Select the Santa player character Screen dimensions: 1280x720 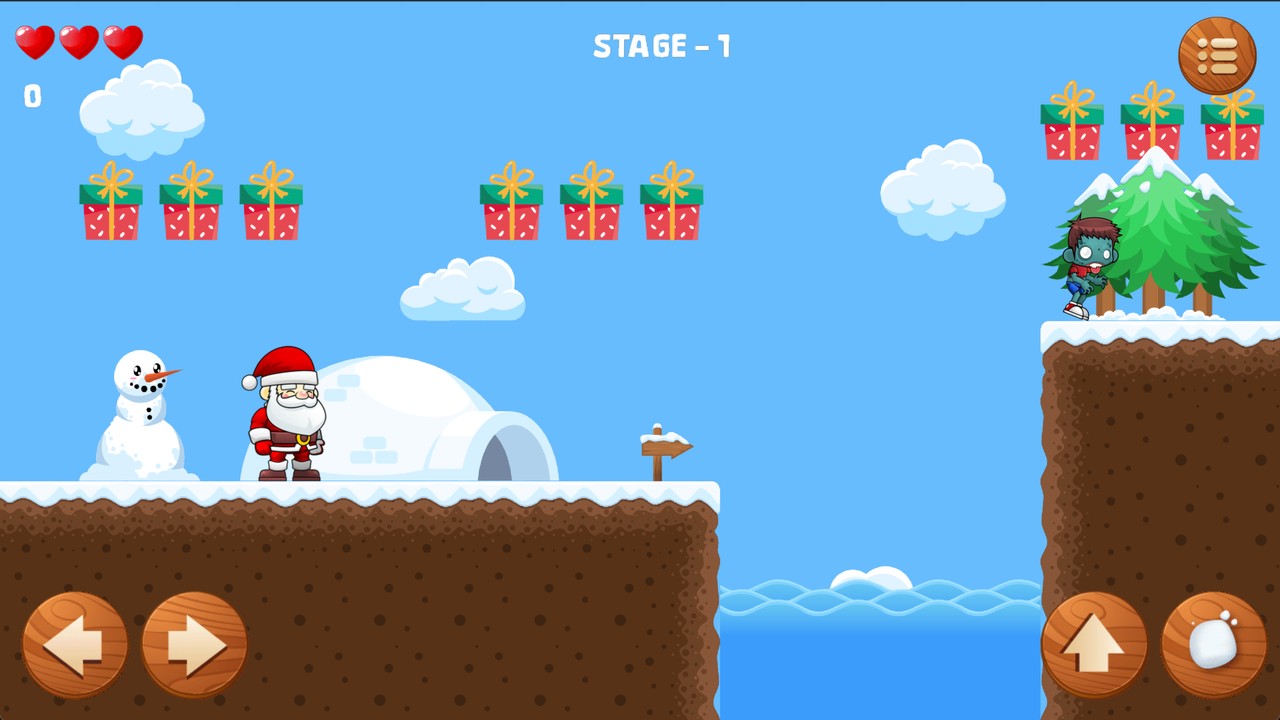point(285,420)
